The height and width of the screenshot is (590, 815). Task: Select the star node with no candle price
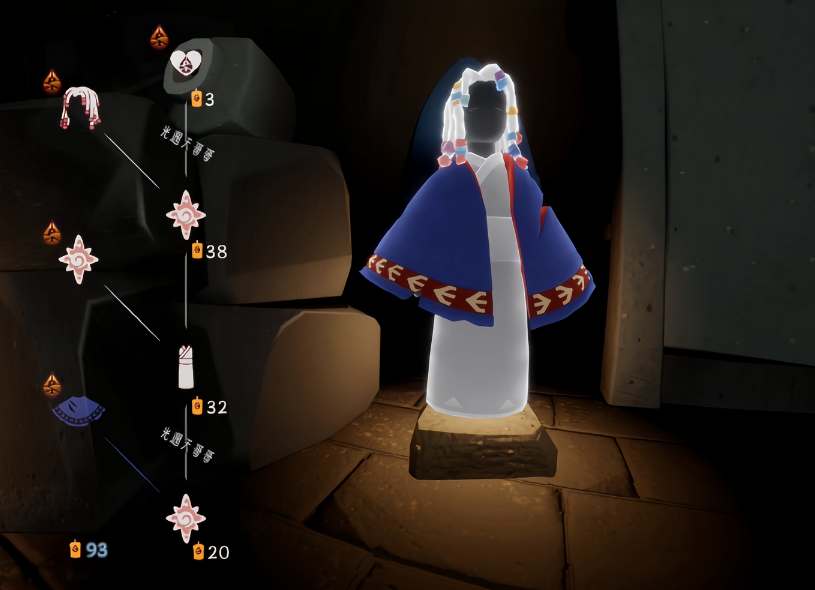78,259
